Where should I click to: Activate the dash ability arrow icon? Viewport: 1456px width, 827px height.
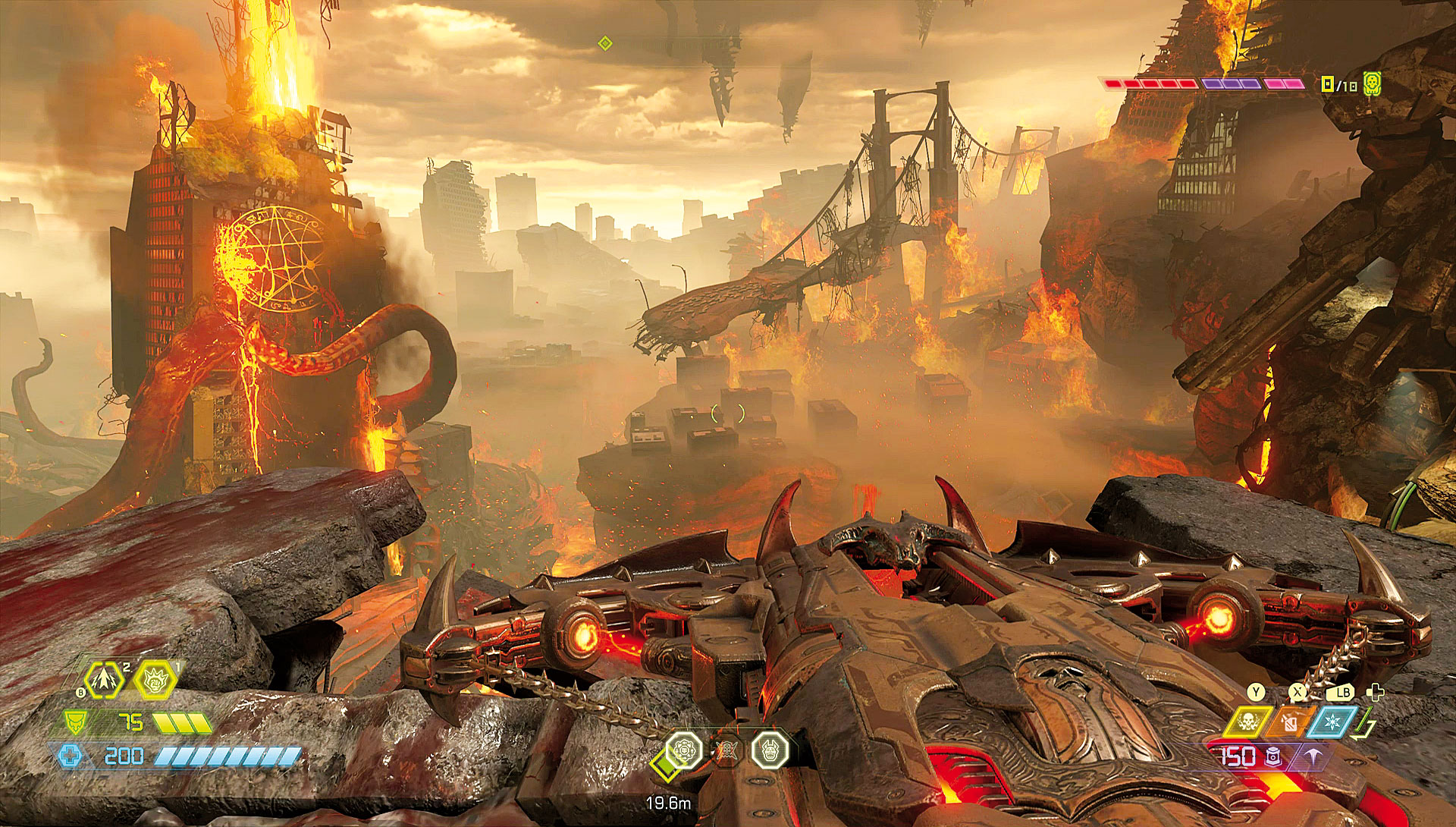click(x=104, y=681)
